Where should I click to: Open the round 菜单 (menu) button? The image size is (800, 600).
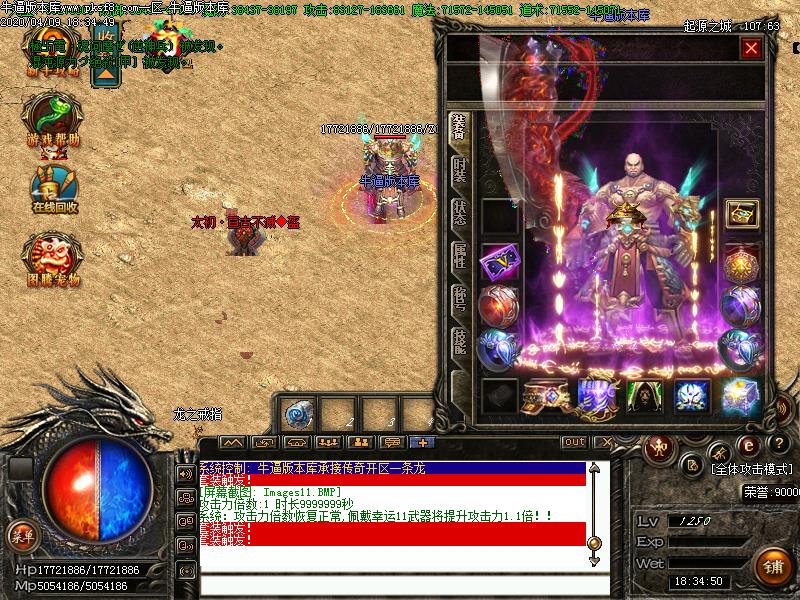[x=22, y=536]
